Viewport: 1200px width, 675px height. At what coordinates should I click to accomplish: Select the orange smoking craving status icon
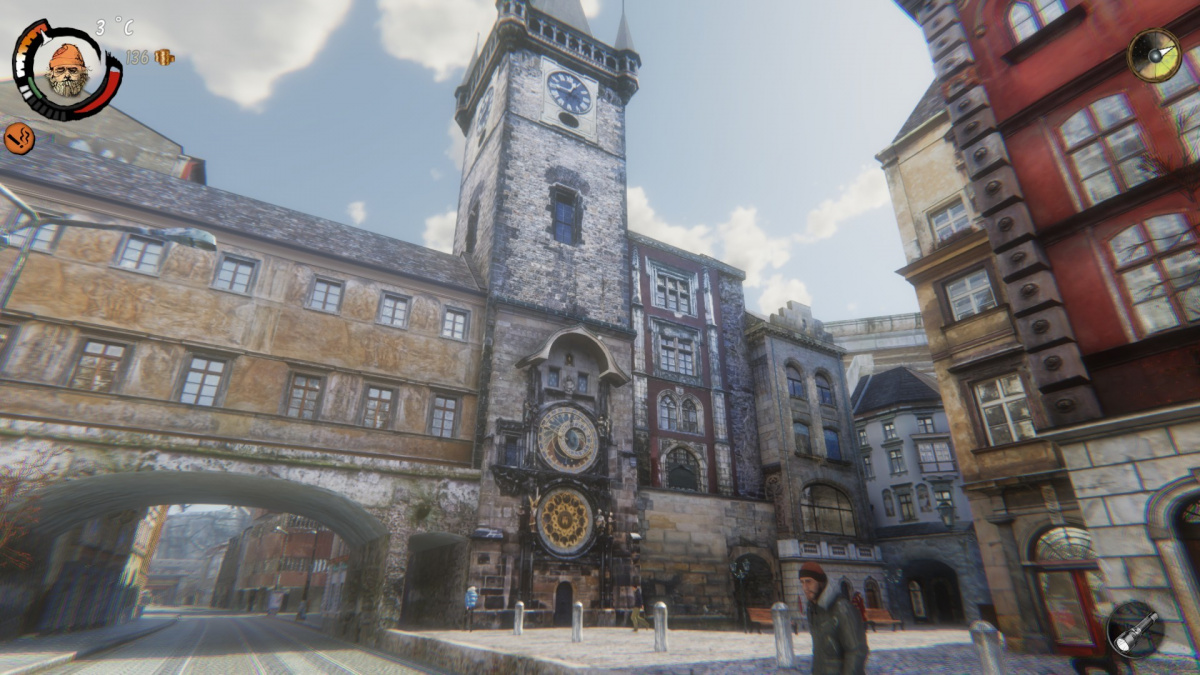[x=19, y=138]
